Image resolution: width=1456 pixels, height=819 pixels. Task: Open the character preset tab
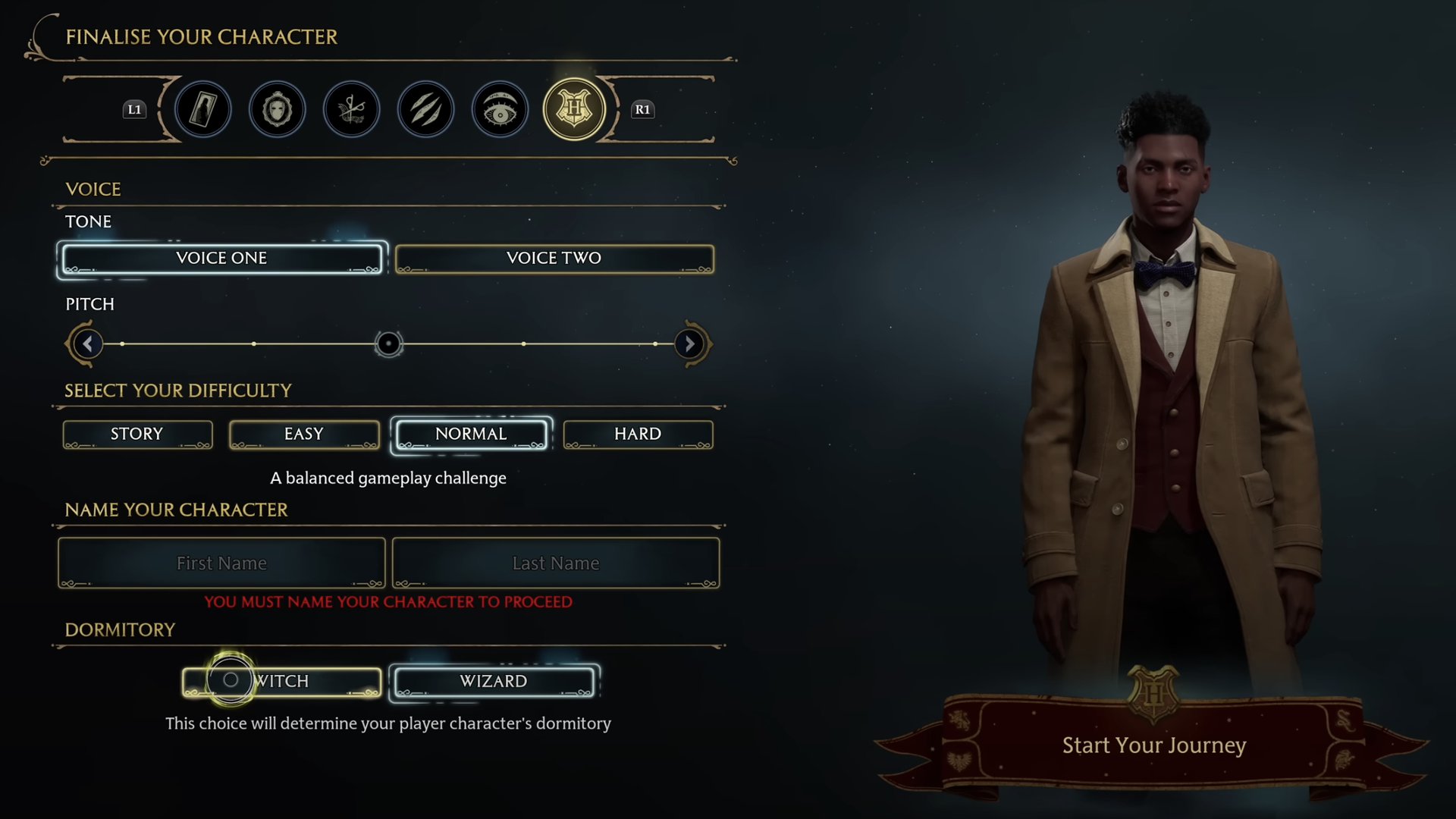pos(202,109)
